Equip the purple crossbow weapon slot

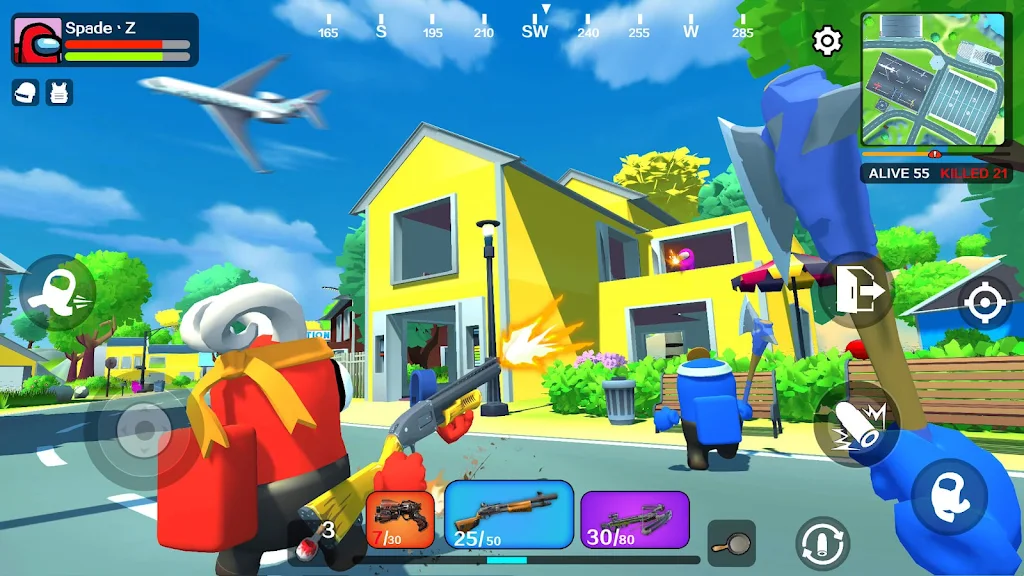pyautogui.click(x=635, y=520)
